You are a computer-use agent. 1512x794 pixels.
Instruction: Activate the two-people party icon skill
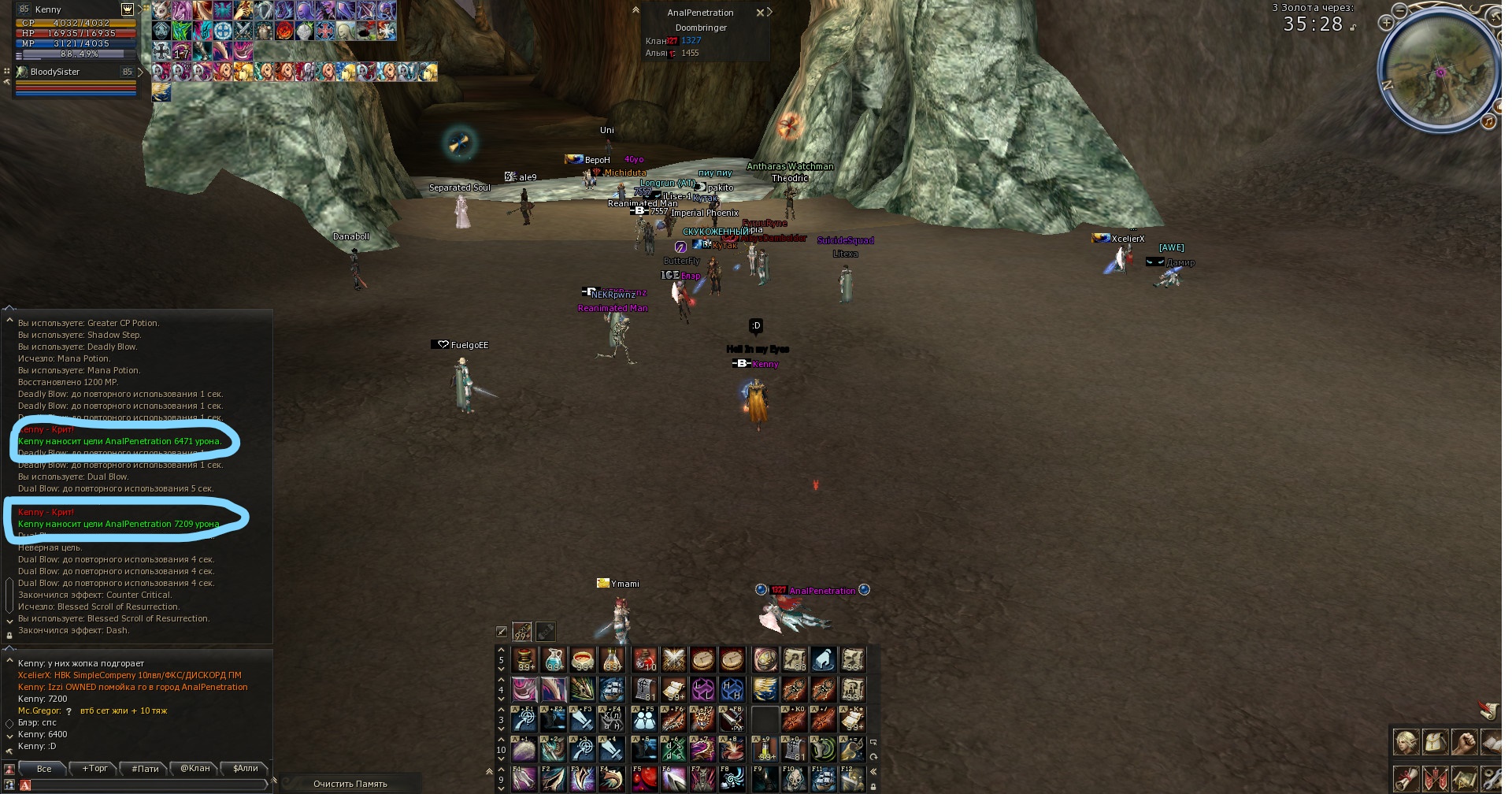click(644, 719)
